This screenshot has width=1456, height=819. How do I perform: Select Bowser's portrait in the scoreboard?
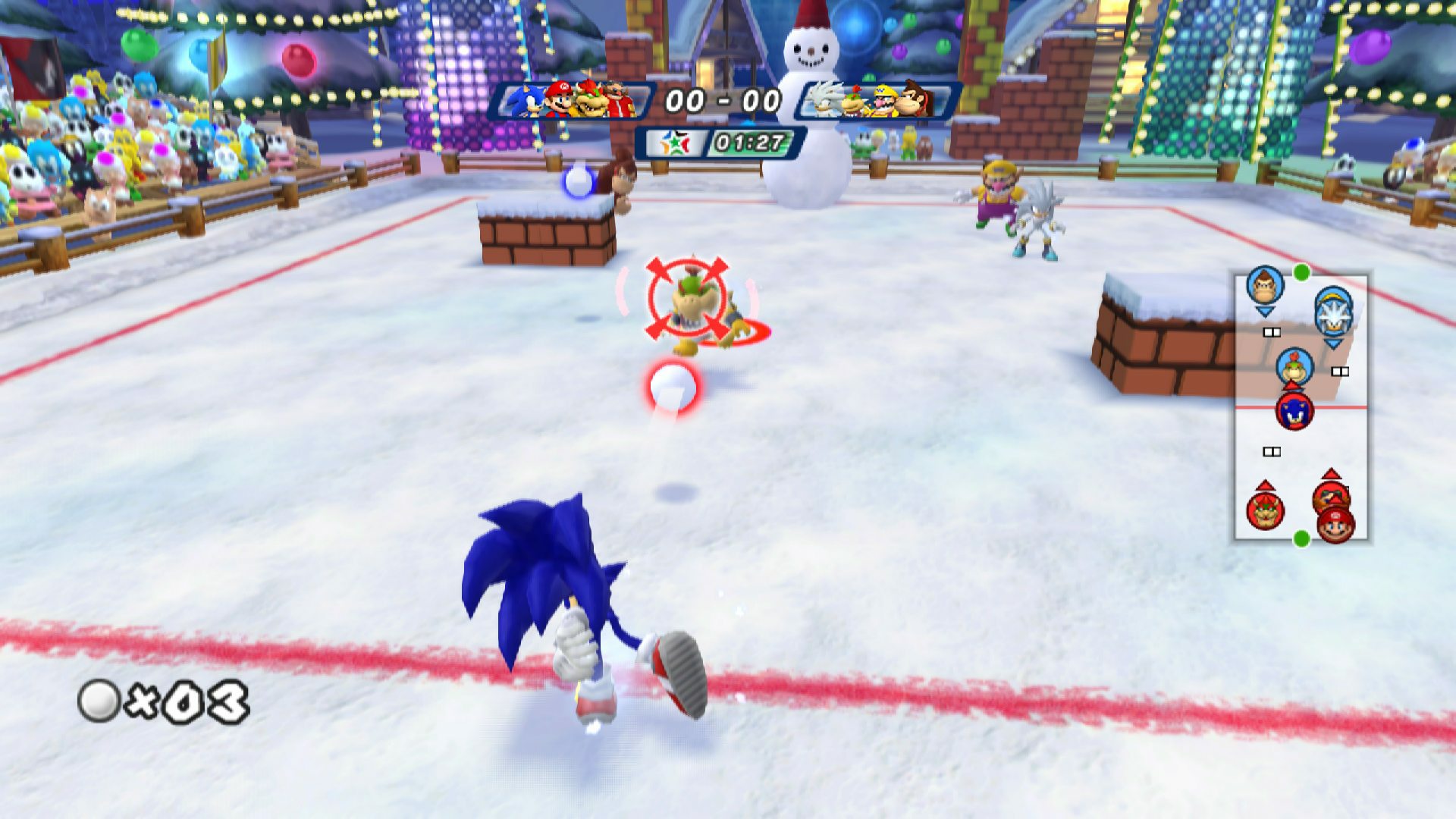click(590, 101)
